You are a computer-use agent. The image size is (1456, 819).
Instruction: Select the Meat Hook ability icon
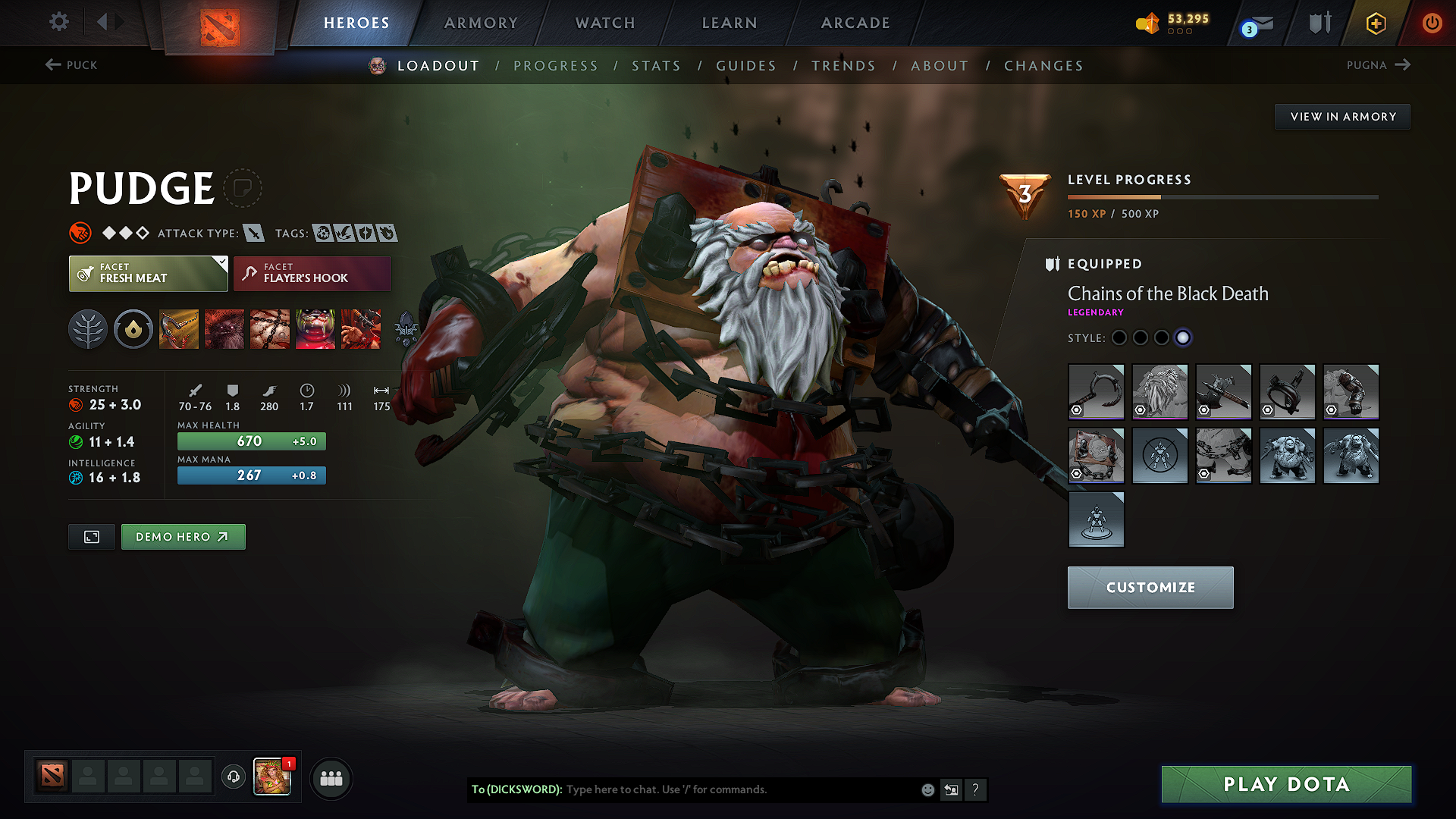coord(179,328)
